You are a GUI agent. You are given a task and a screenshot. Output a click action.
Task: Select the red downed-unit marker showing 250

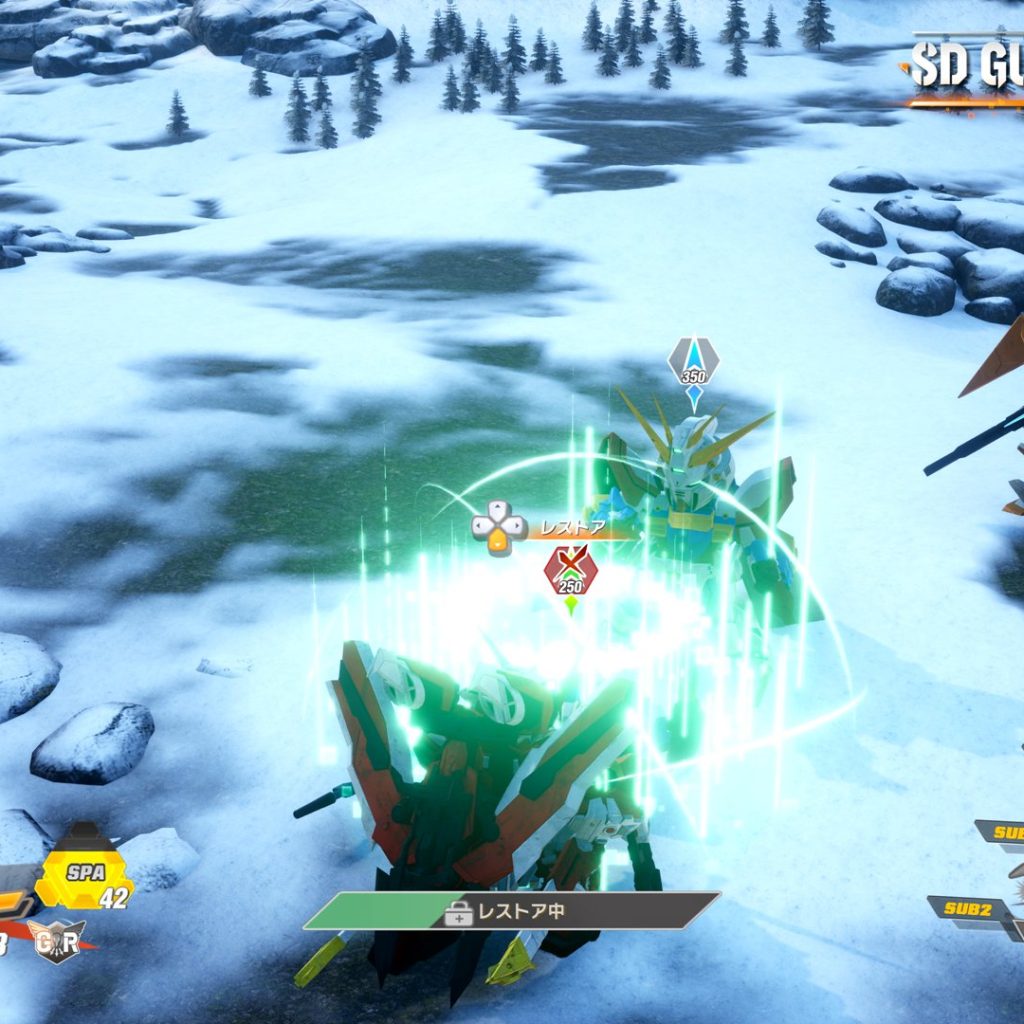tap(570, 573)
